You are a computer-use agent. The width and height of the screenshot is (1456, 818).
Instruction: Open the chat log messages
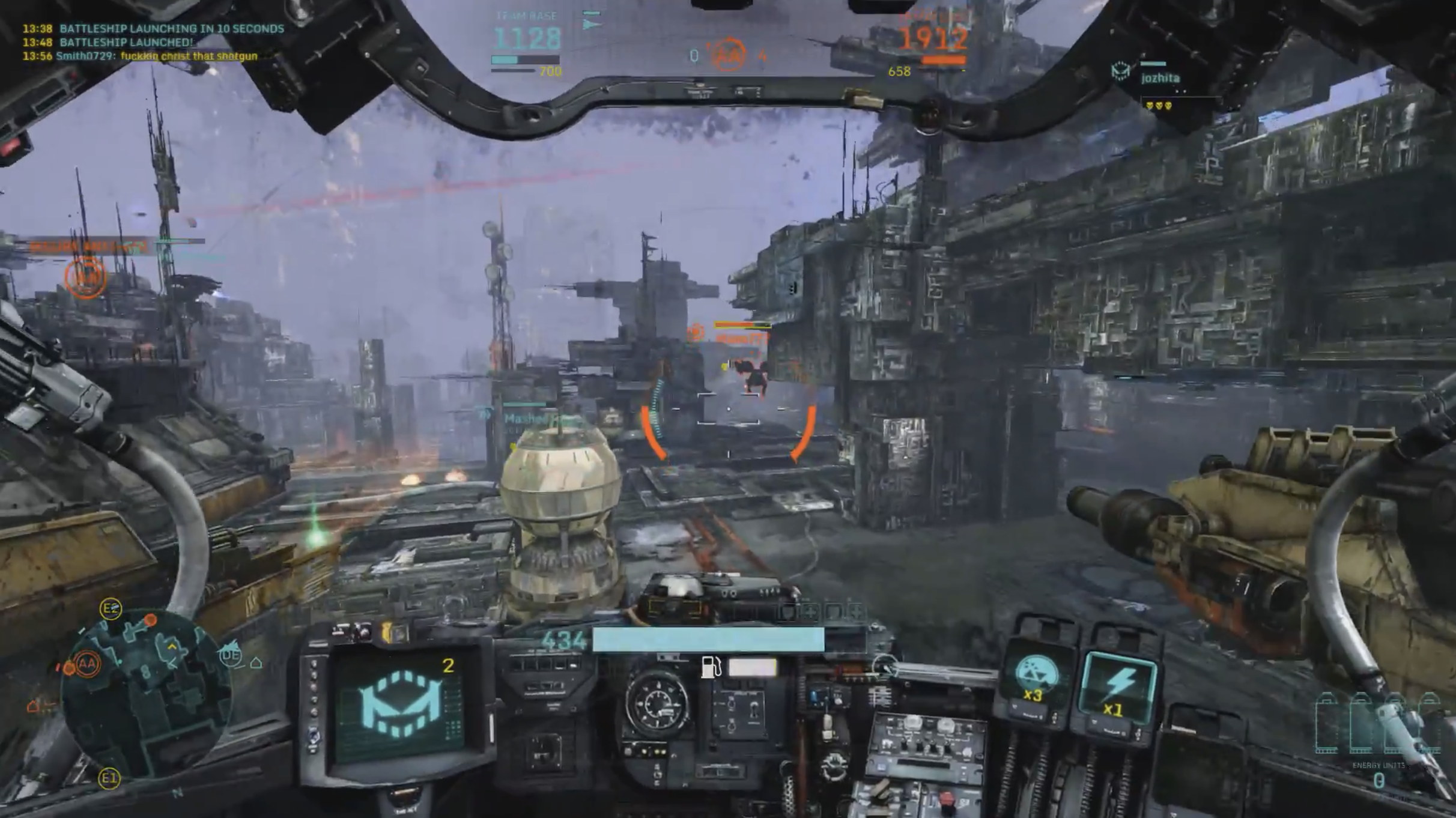(x=153, y=42)
